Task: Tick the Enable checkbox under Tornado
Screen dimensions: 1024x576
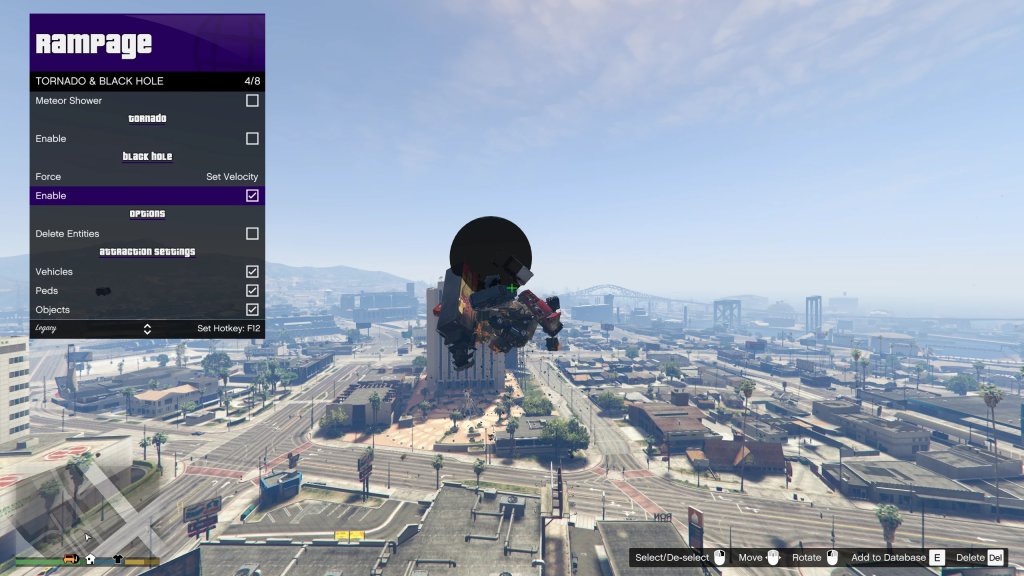Action: [252, 139]
